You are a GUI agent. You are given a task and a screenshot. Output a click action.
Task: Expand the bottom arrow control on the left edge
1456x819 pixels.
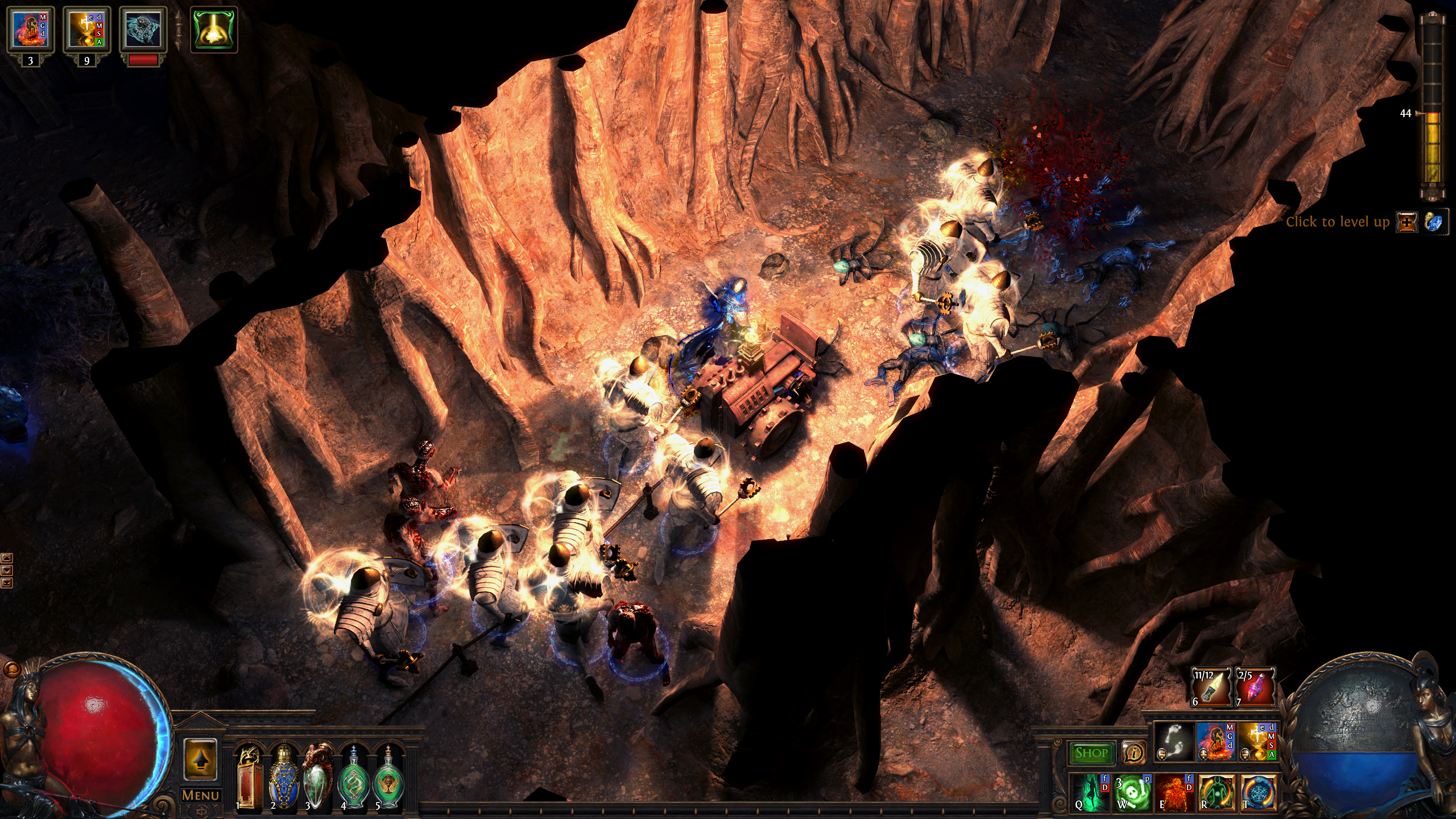tap(7, 583)
